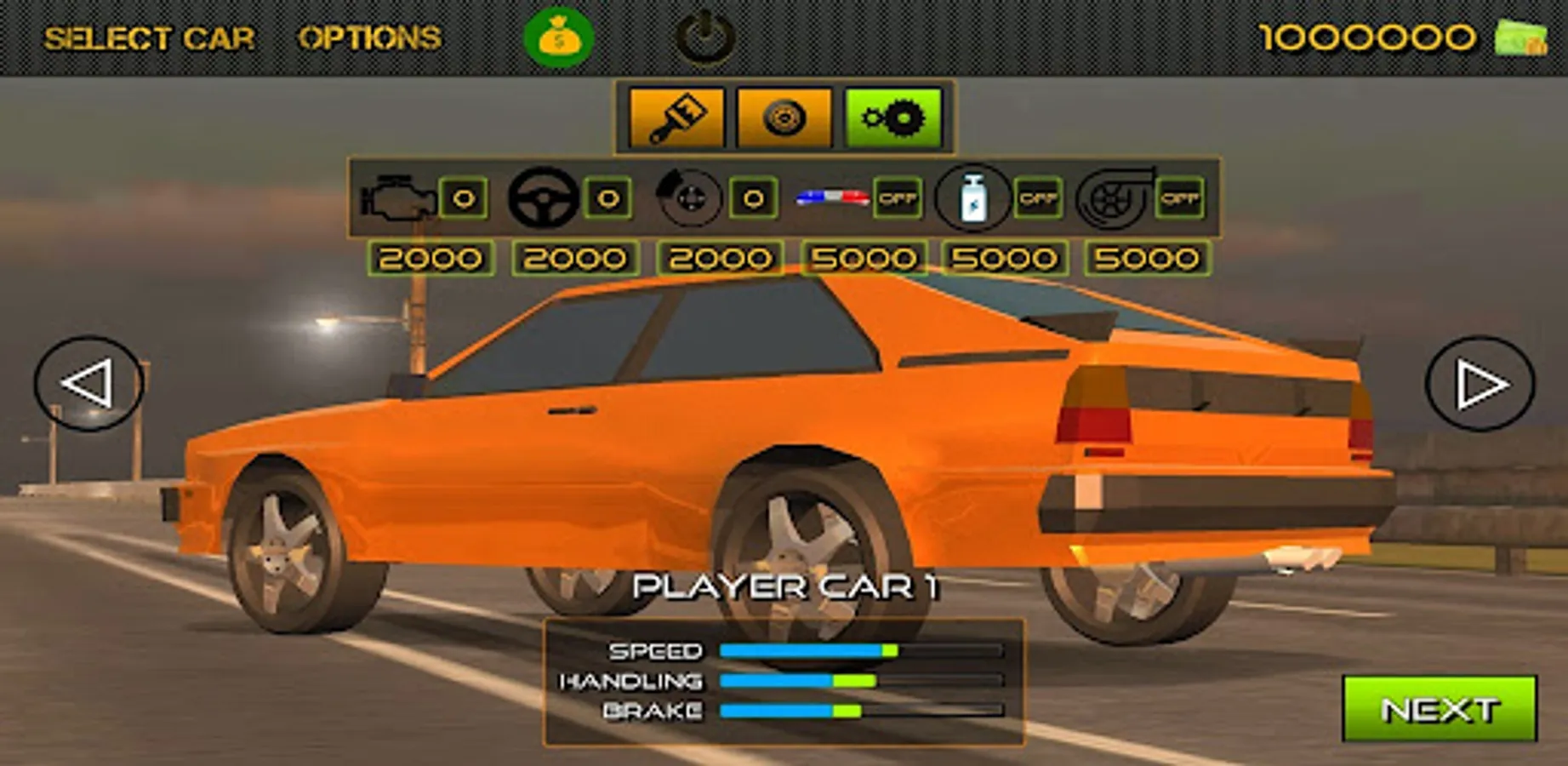The width and height of the screenshot is (1568, 766).
Task: Show the previous car with left arrow
Action: click(88, 384)
